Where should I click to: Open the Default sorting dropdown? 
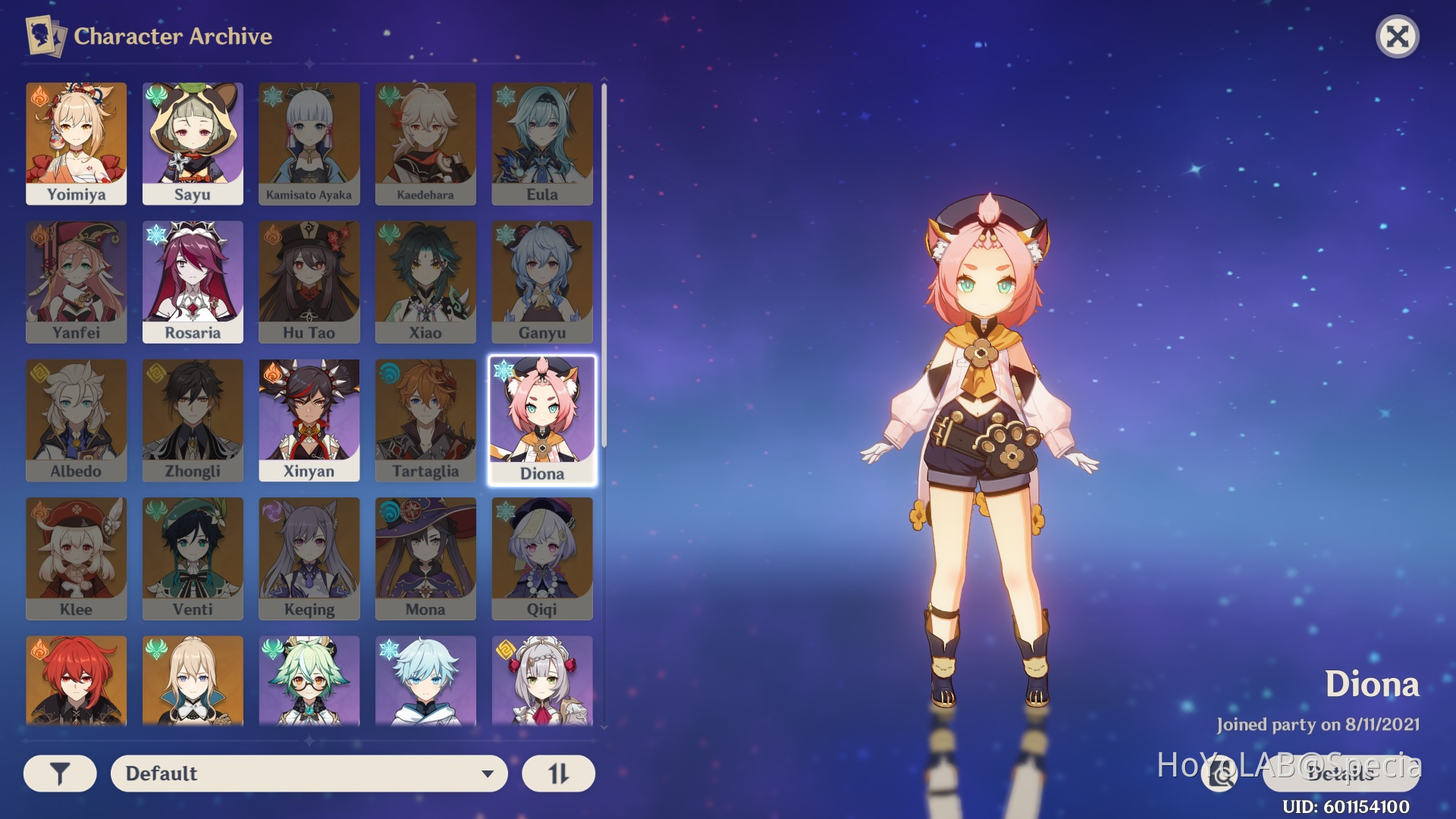pyautogui.click(x=308, y=773)
